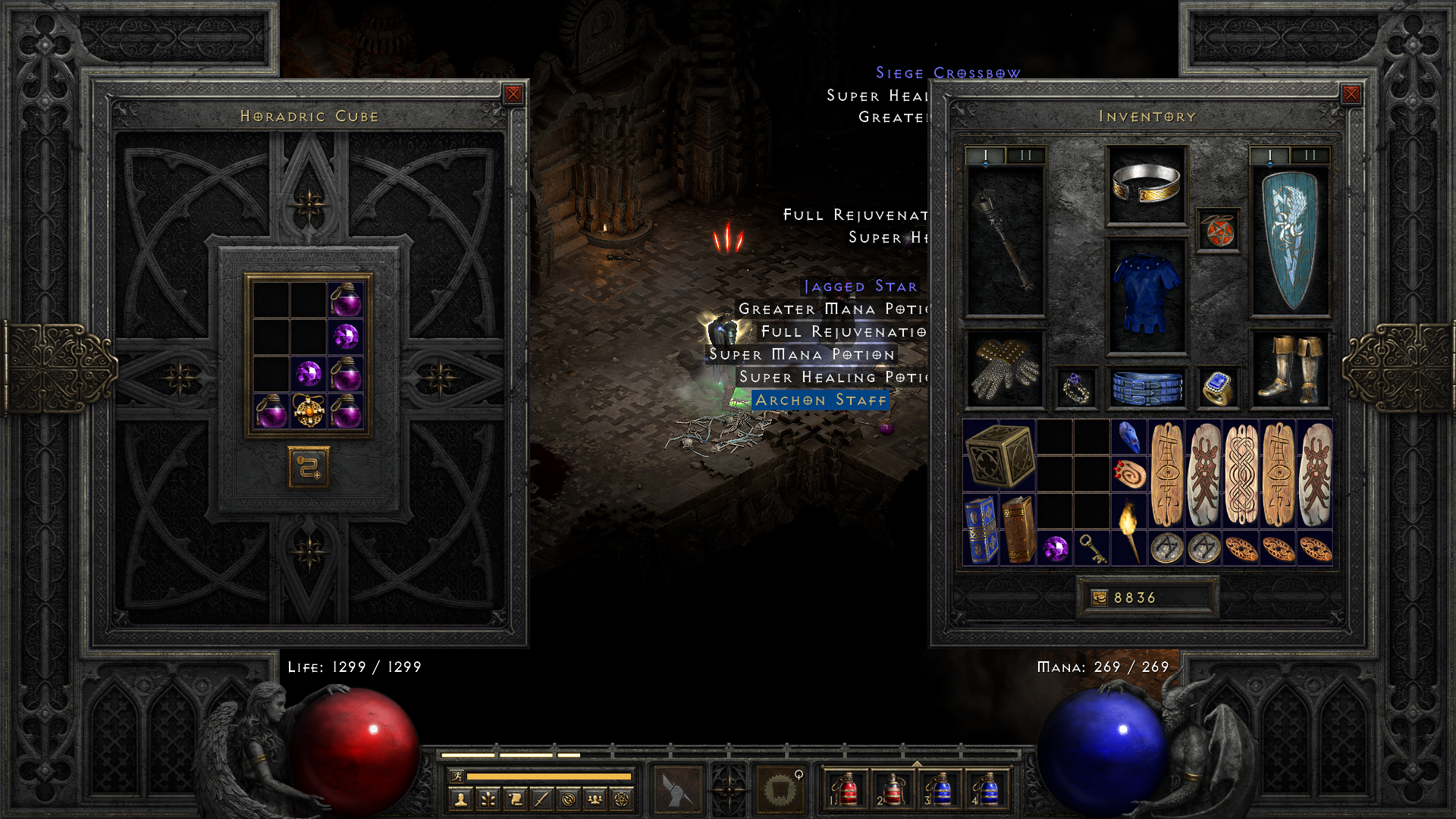Select the equipped gauntlets
Screen dimensions: 1456x819
click(x=1005, y=369)
